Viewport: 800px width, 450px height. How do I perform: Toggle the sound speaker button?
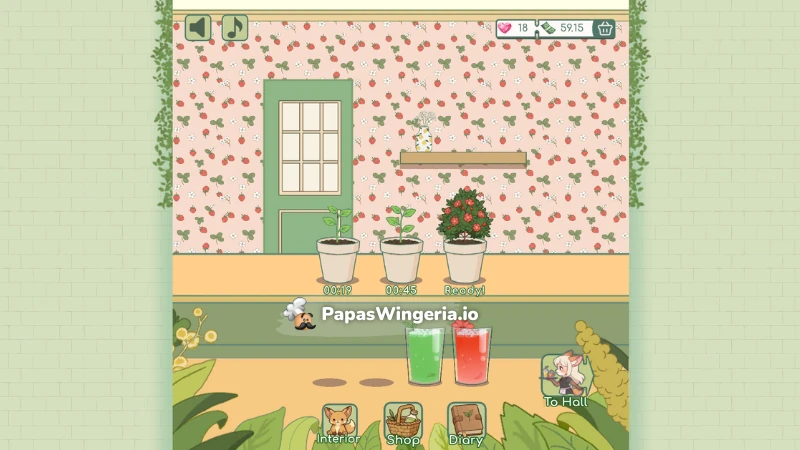click(x=198, y=27)
